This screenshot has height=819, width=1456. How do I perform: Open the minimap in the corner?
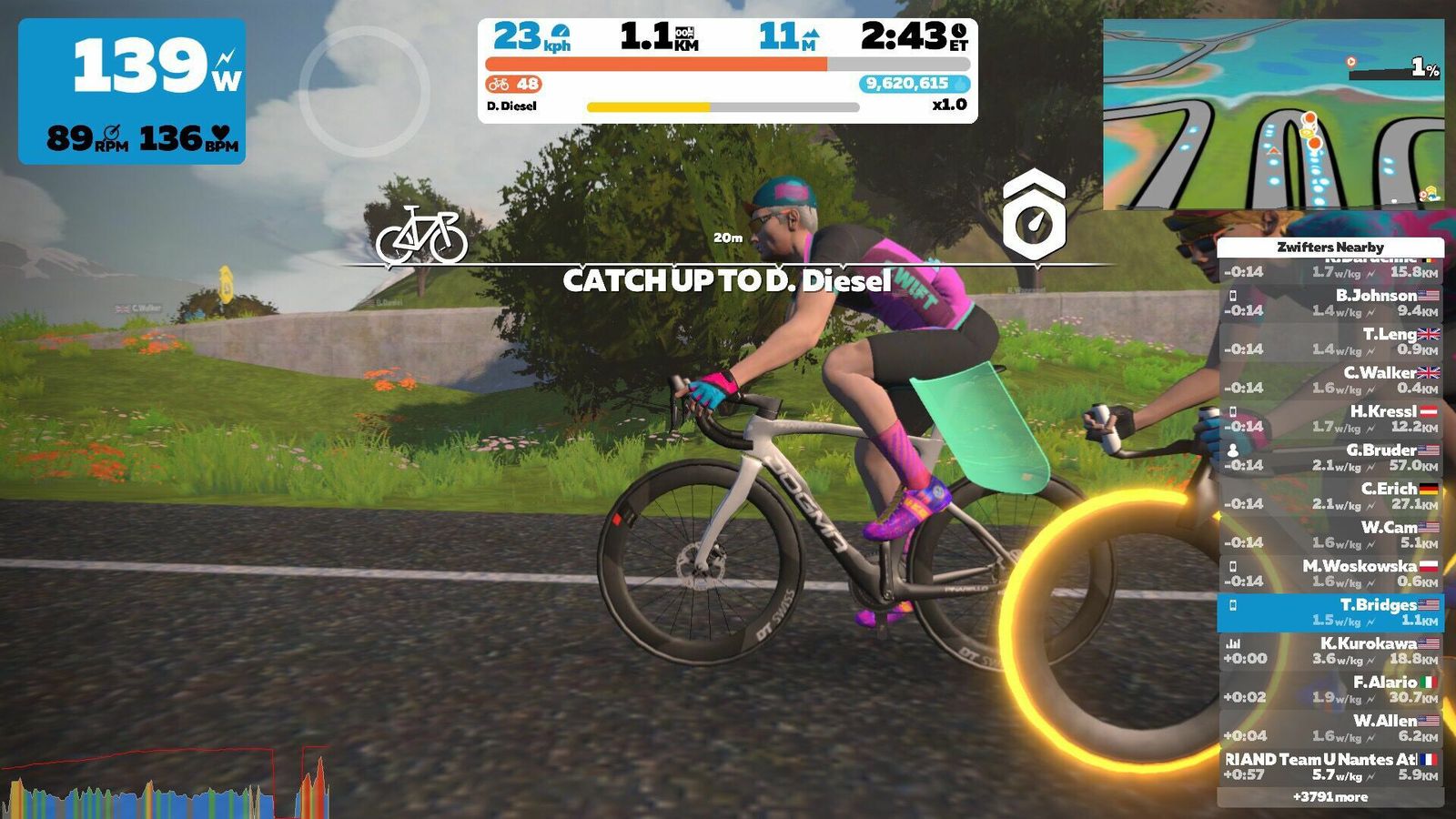1273,115
